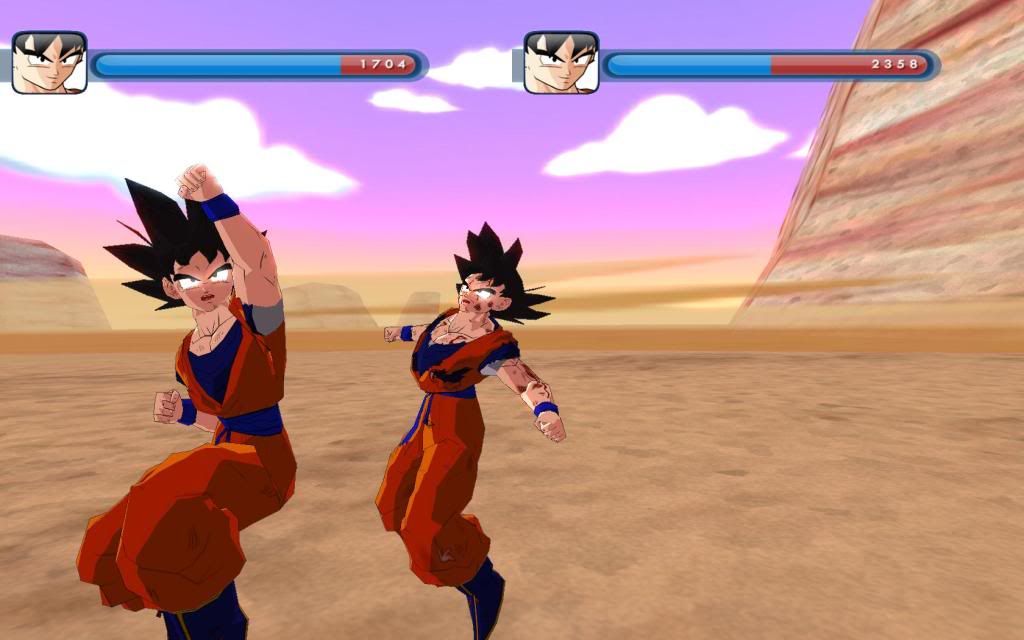Select the Goku portrait beside the 2358 health bar

click(561, 63)
